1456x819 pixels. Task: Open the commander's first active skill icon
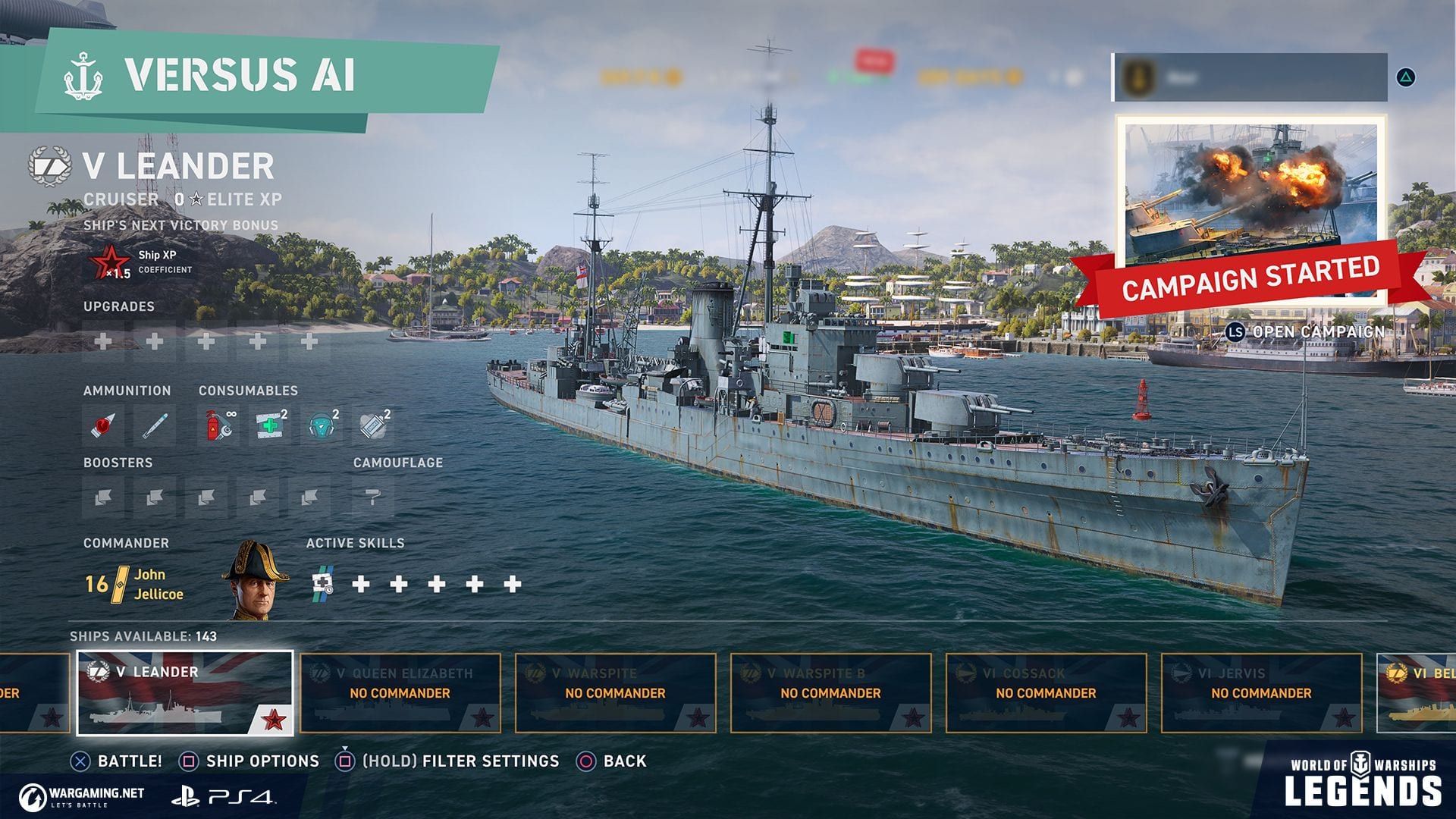[x=323, y=583]
